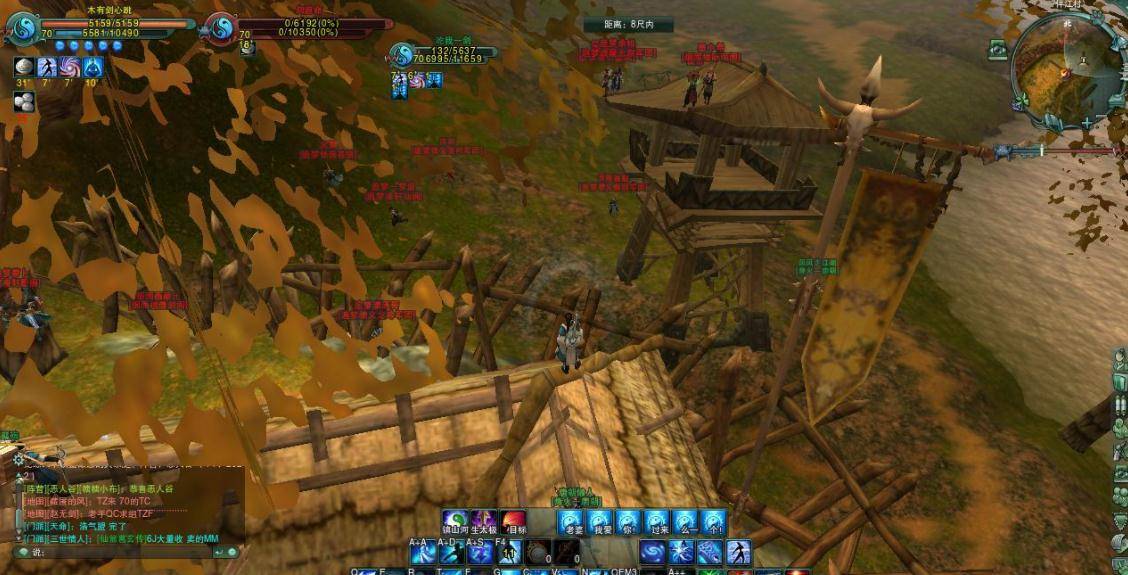
Task: Click the leaping figure buff icon
Action: point(47,67)
